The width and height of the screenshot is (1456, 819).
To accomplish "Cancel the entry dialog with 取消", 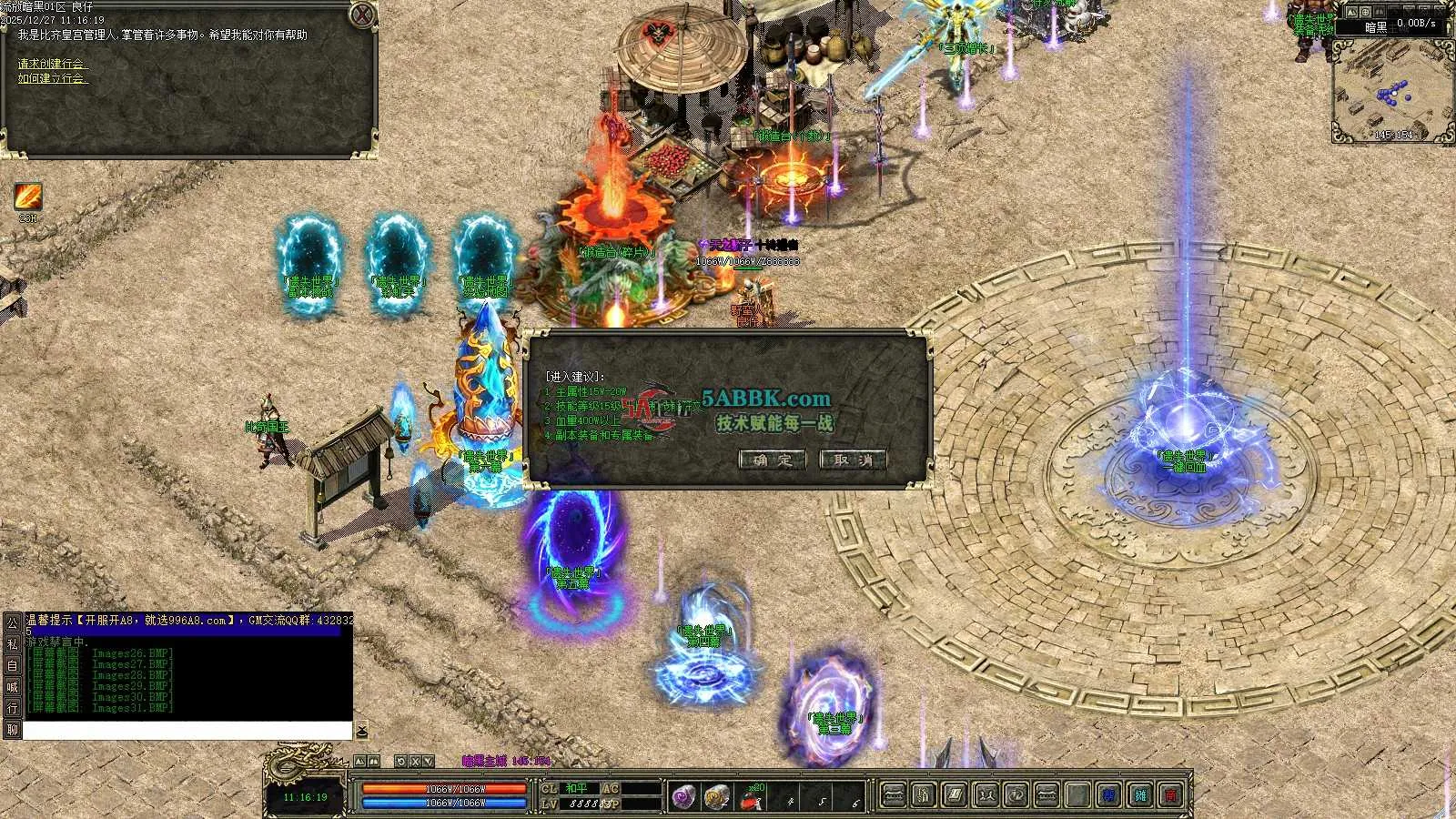I will (x=853, y=460).
